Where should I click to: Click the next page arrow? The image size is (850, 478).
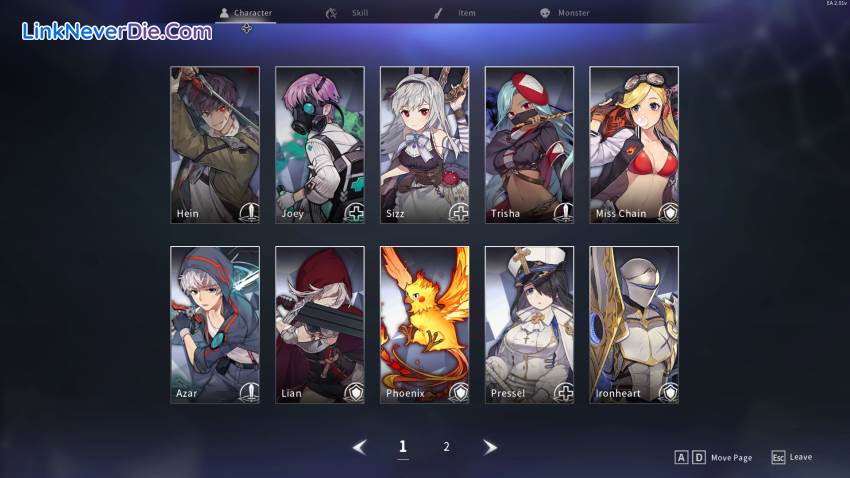(x=490, y=447)
